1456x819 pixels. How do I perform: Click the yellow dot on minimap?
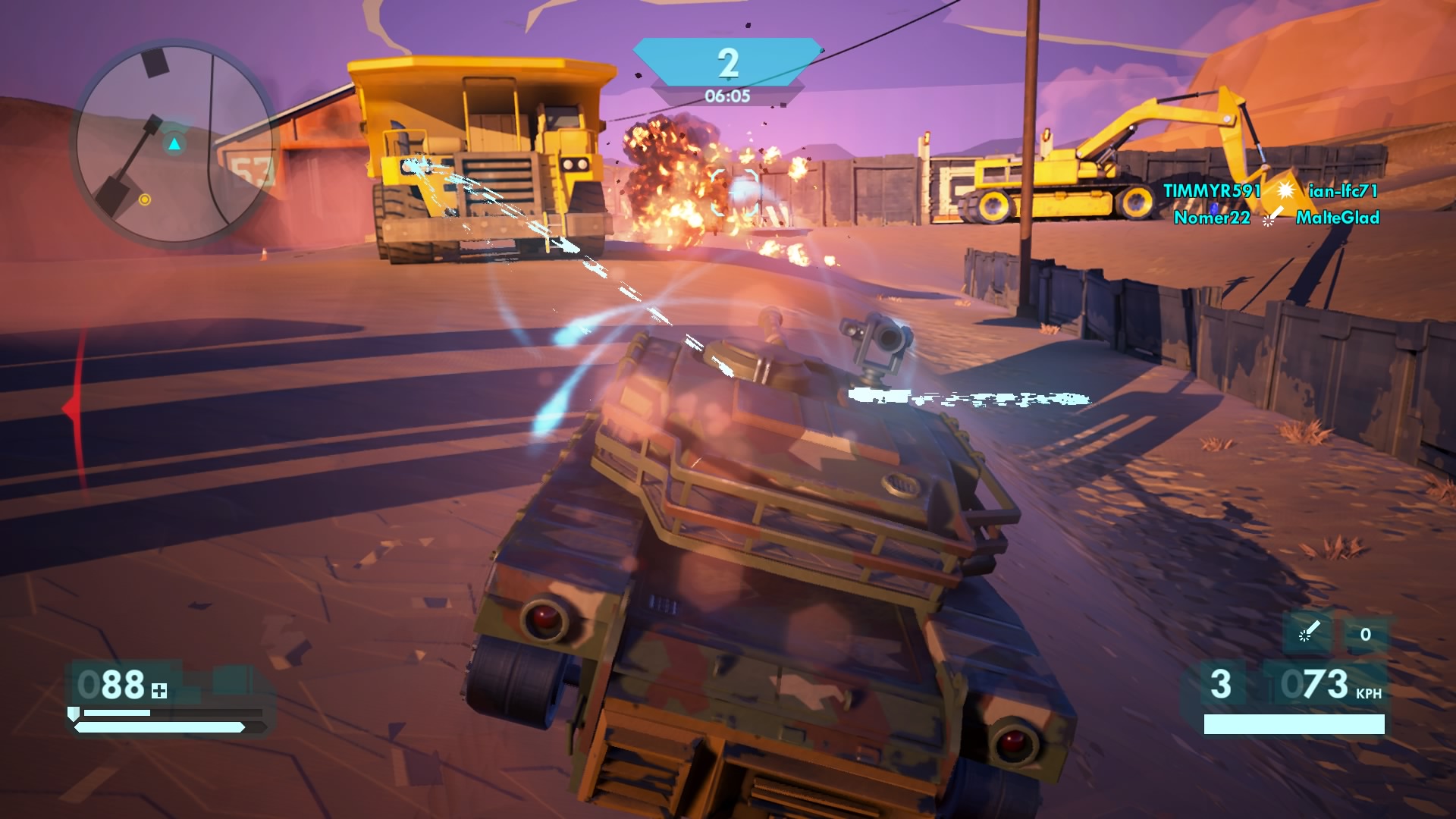[144, 199]
